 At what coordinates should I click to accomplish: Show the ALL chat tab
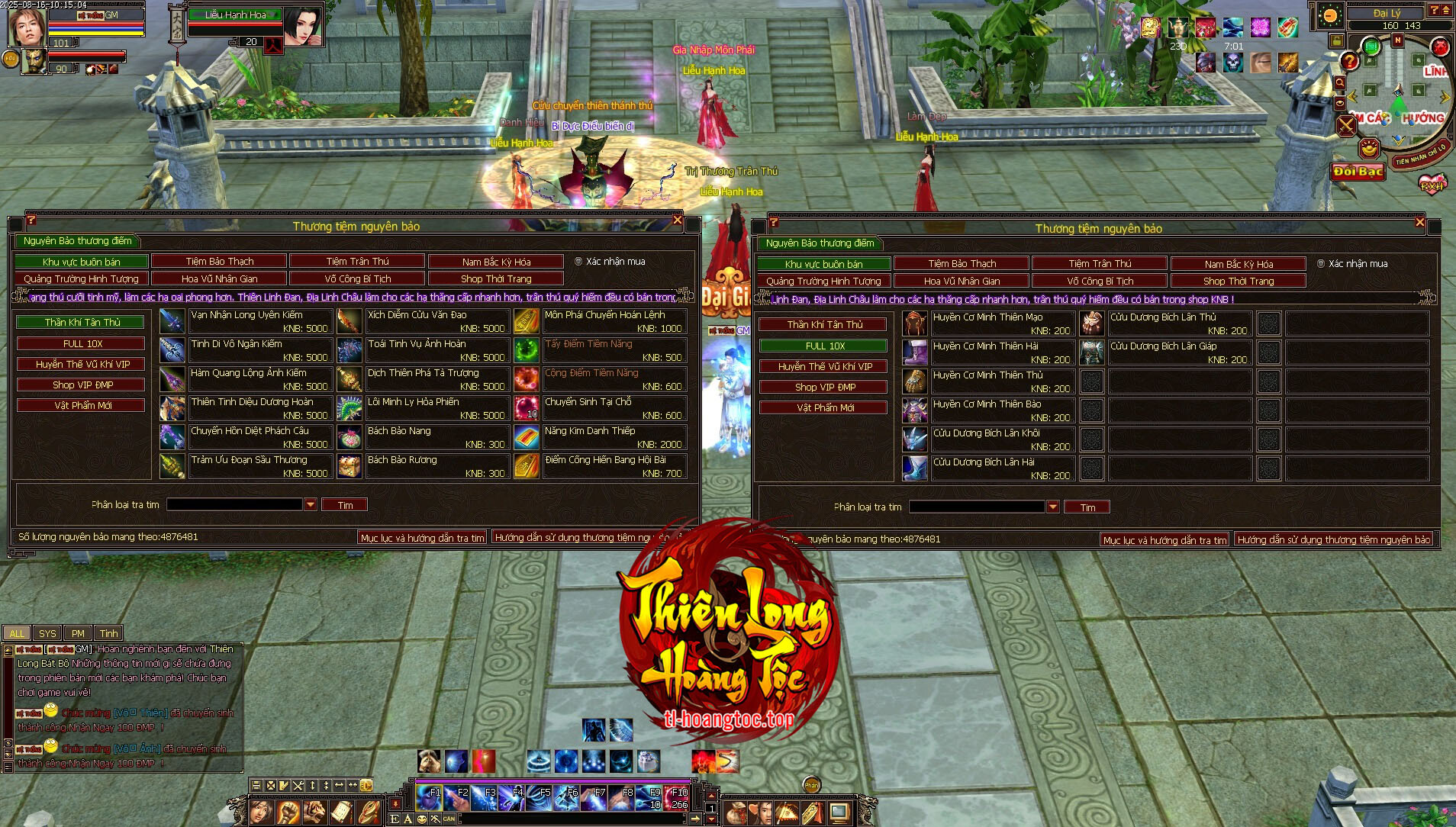[x=17, y=633]
